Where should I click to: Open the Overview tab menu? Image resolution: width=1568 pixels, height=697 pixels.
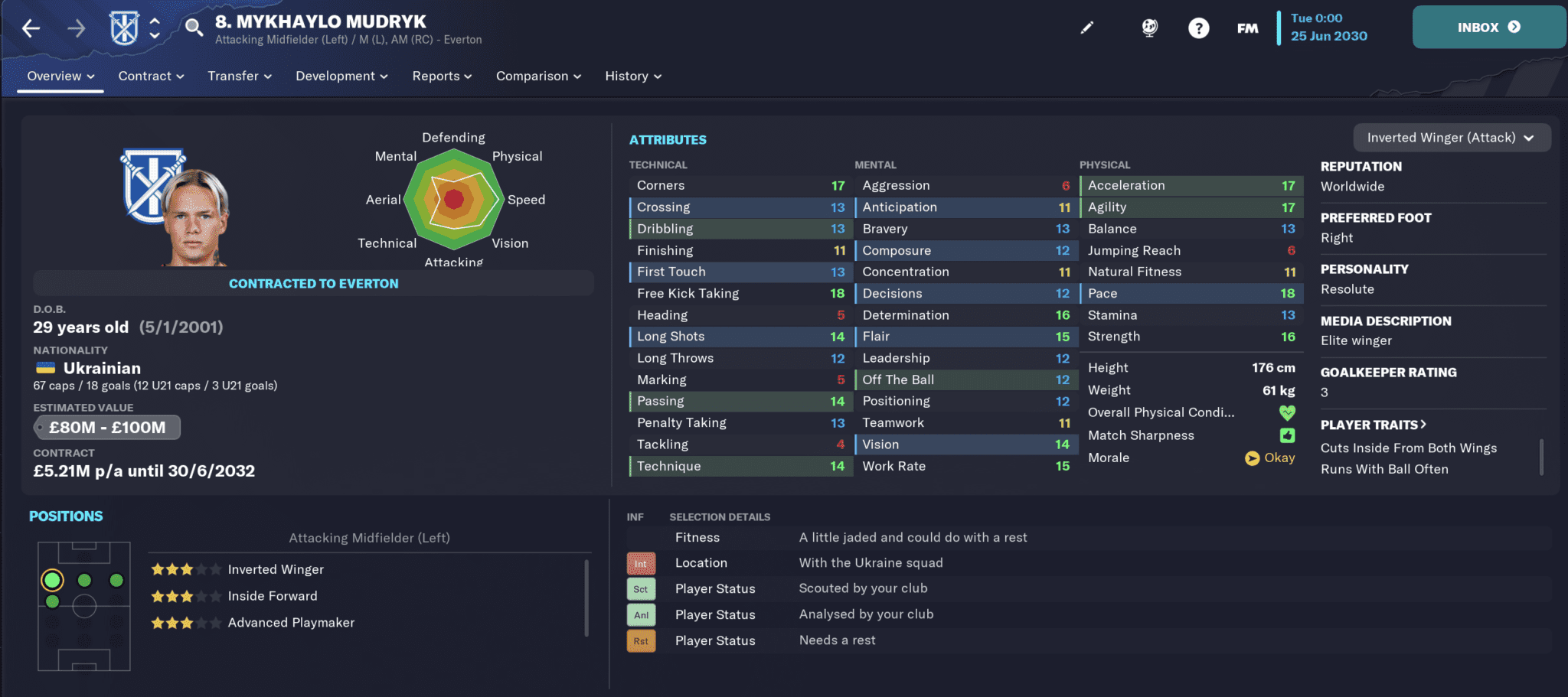(60, 77)
